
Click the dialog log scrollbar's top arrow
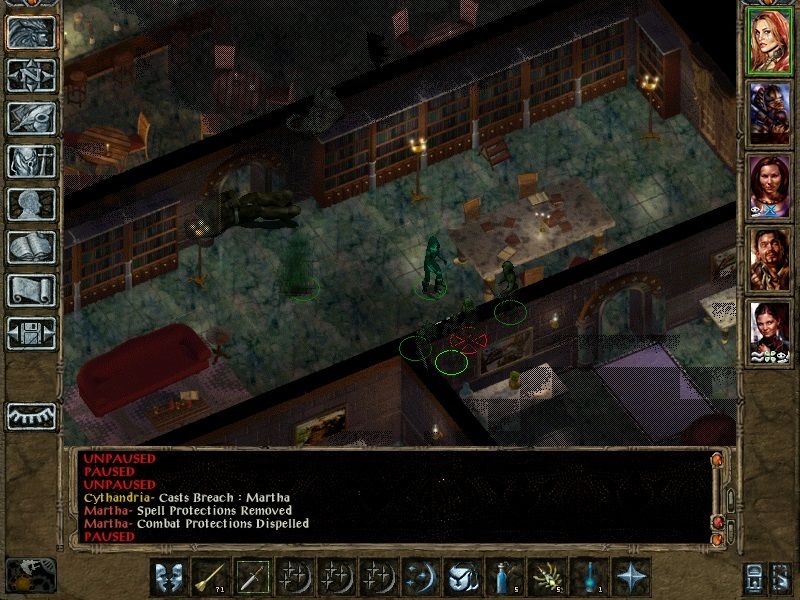point(716,459)
